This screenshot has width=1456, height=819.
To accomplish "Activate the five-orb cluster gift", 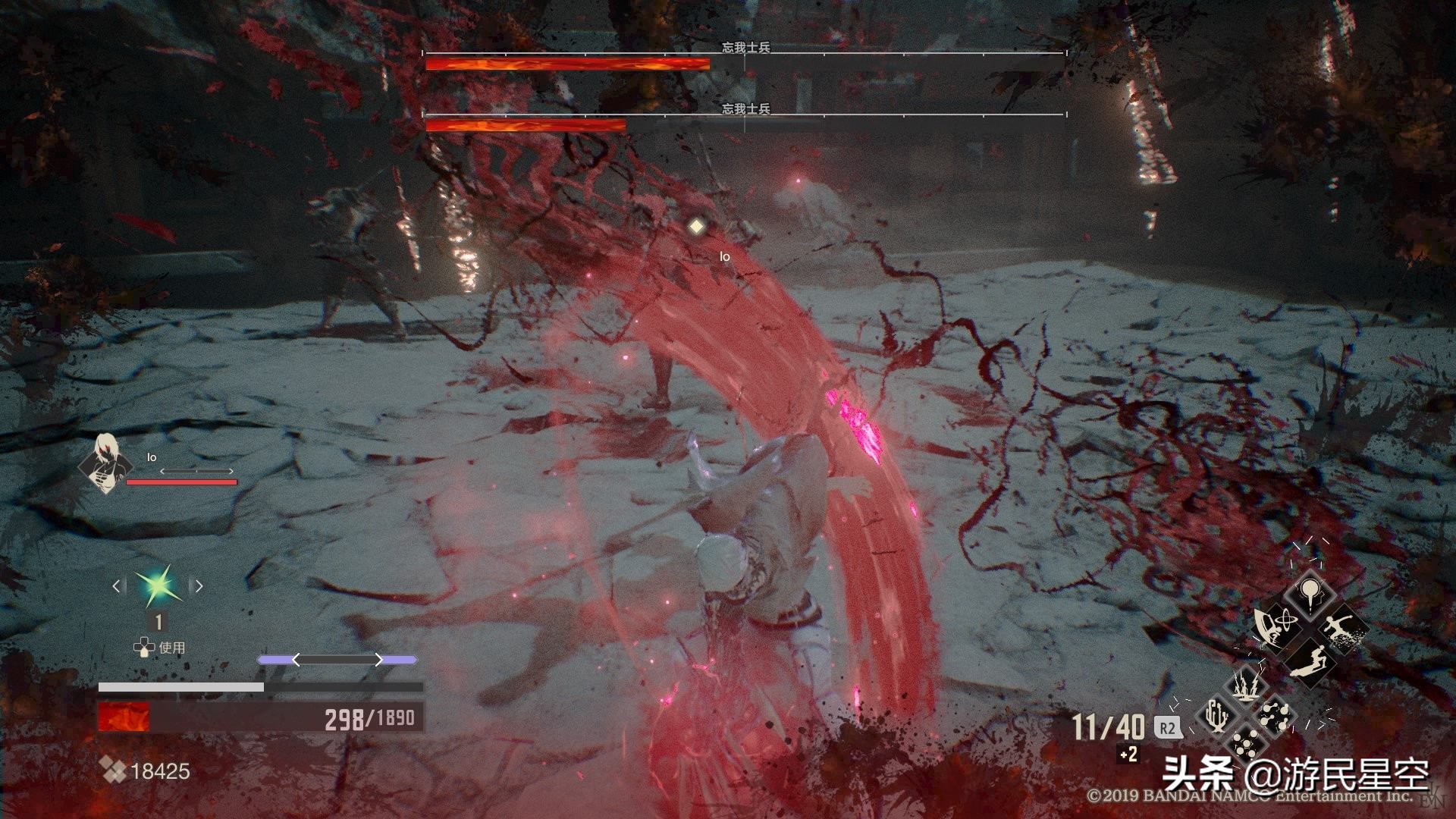I will (x=1246, y=745).
